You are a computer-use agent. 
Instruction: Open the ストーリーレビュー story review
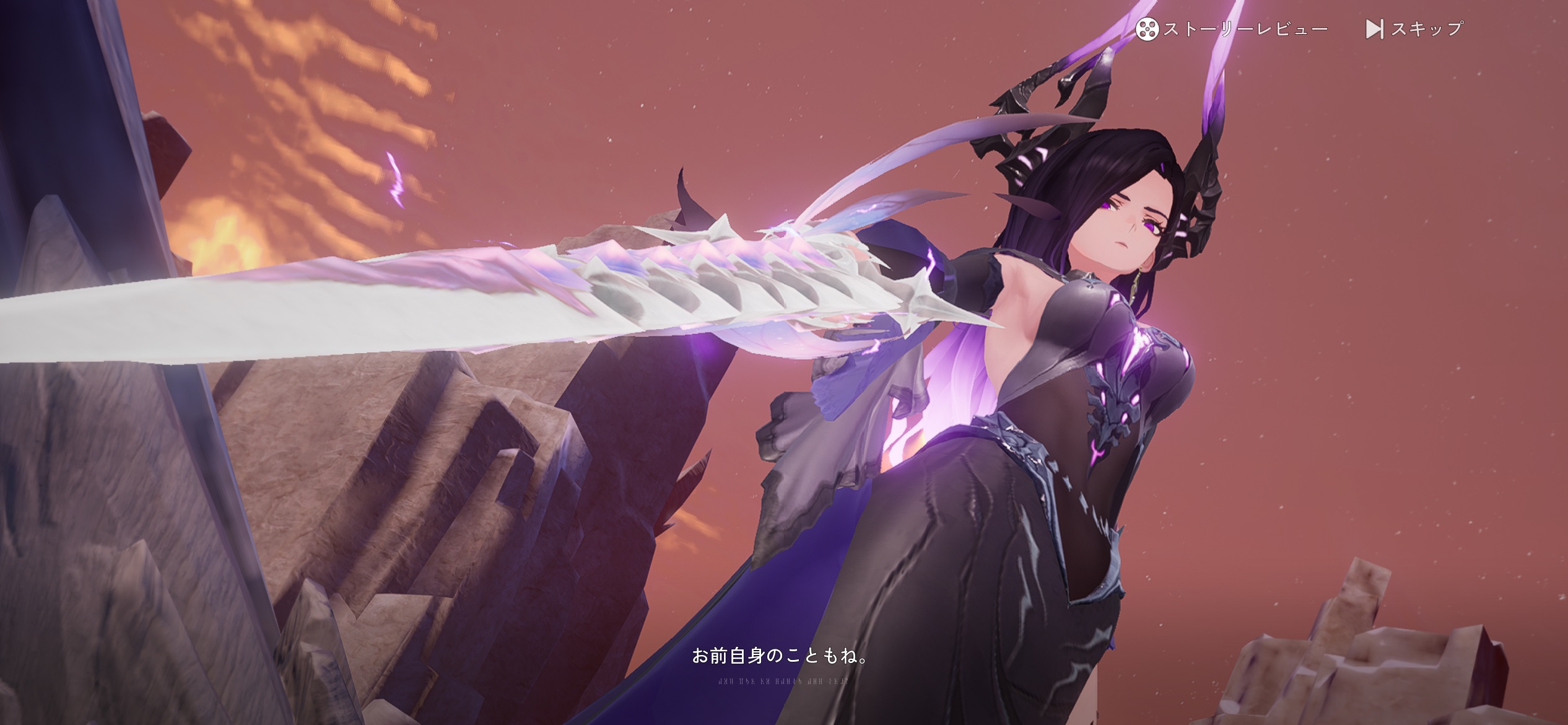pos(1231,29)
